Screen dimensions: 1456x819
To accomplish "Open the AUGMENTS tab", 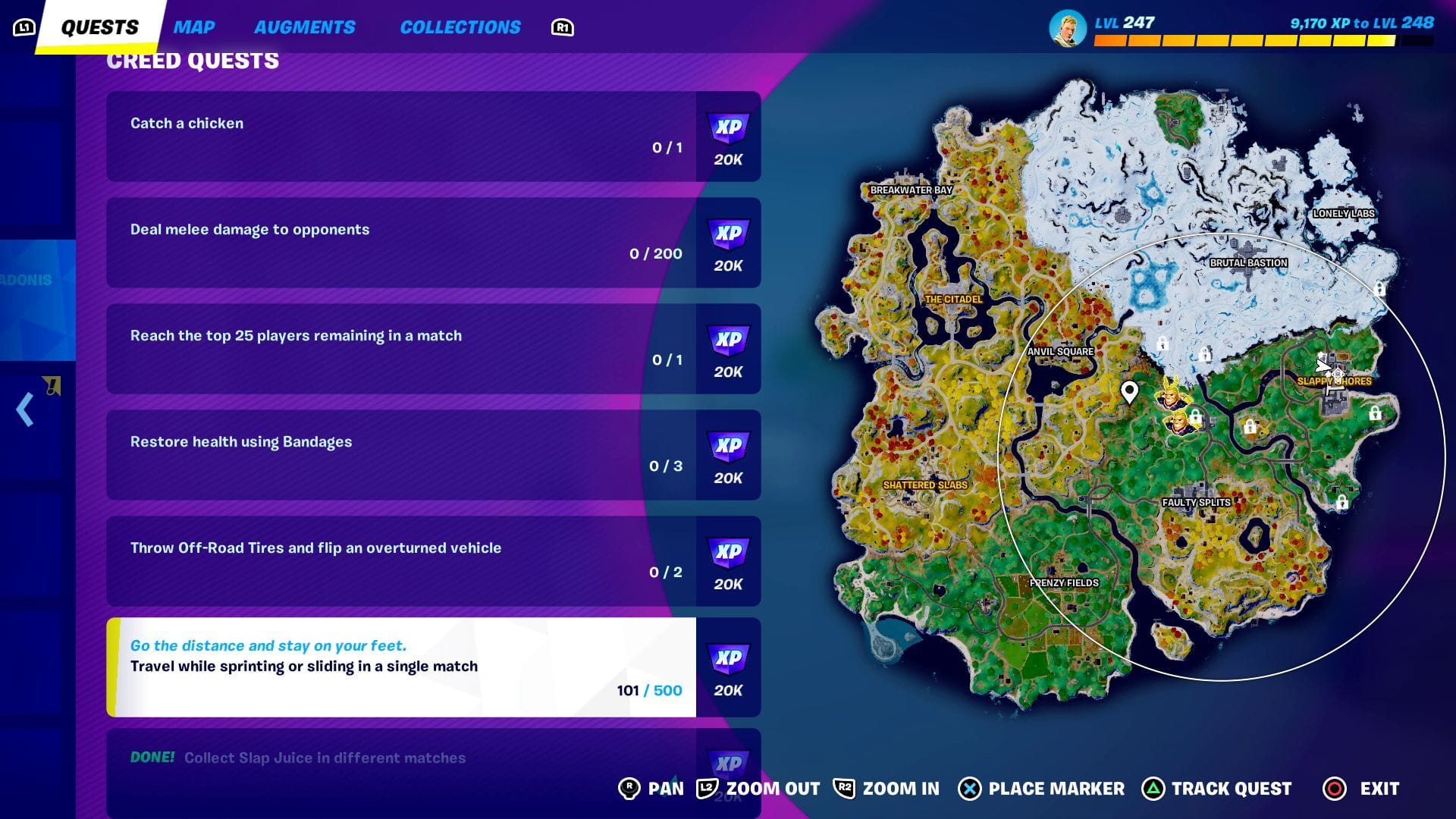I will 305,27.
